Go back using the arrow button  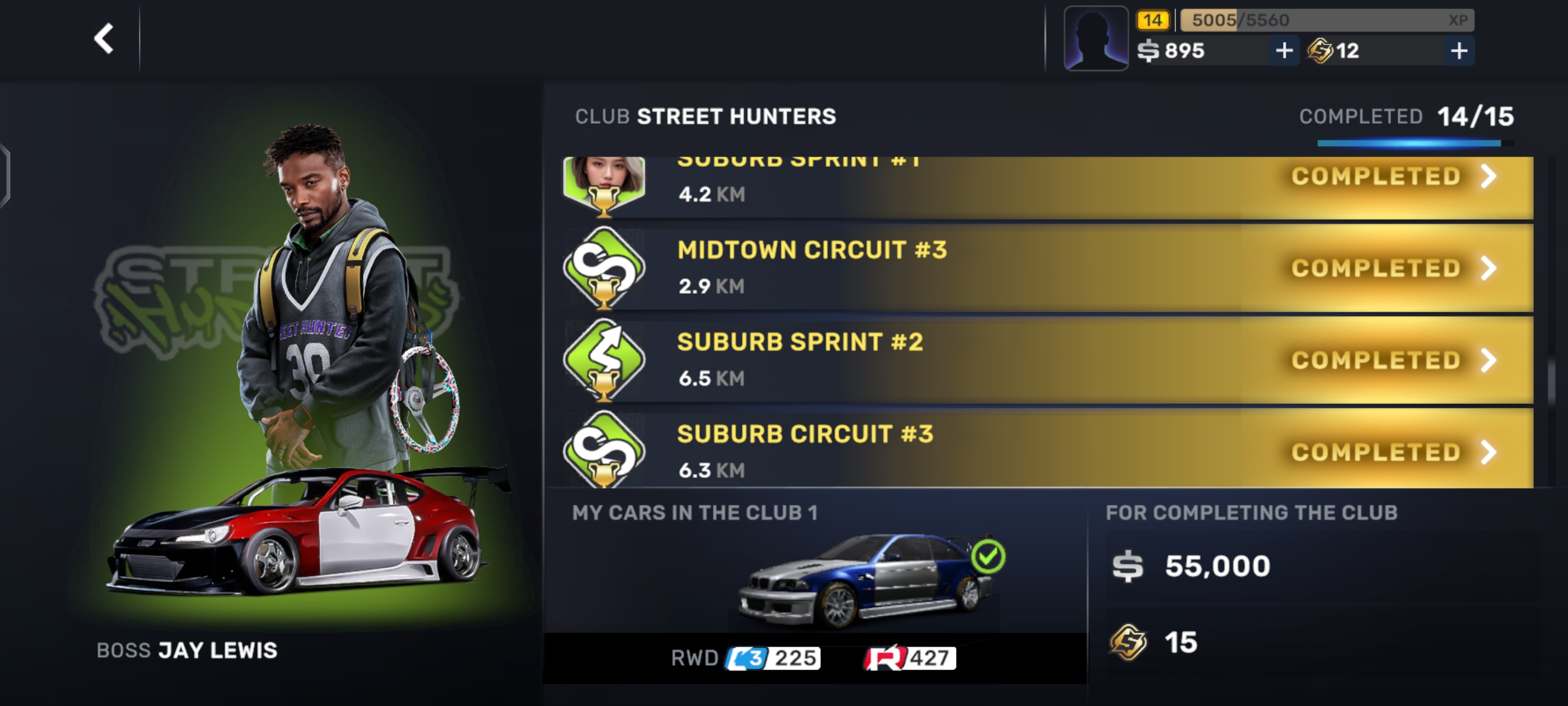[104, 39]
